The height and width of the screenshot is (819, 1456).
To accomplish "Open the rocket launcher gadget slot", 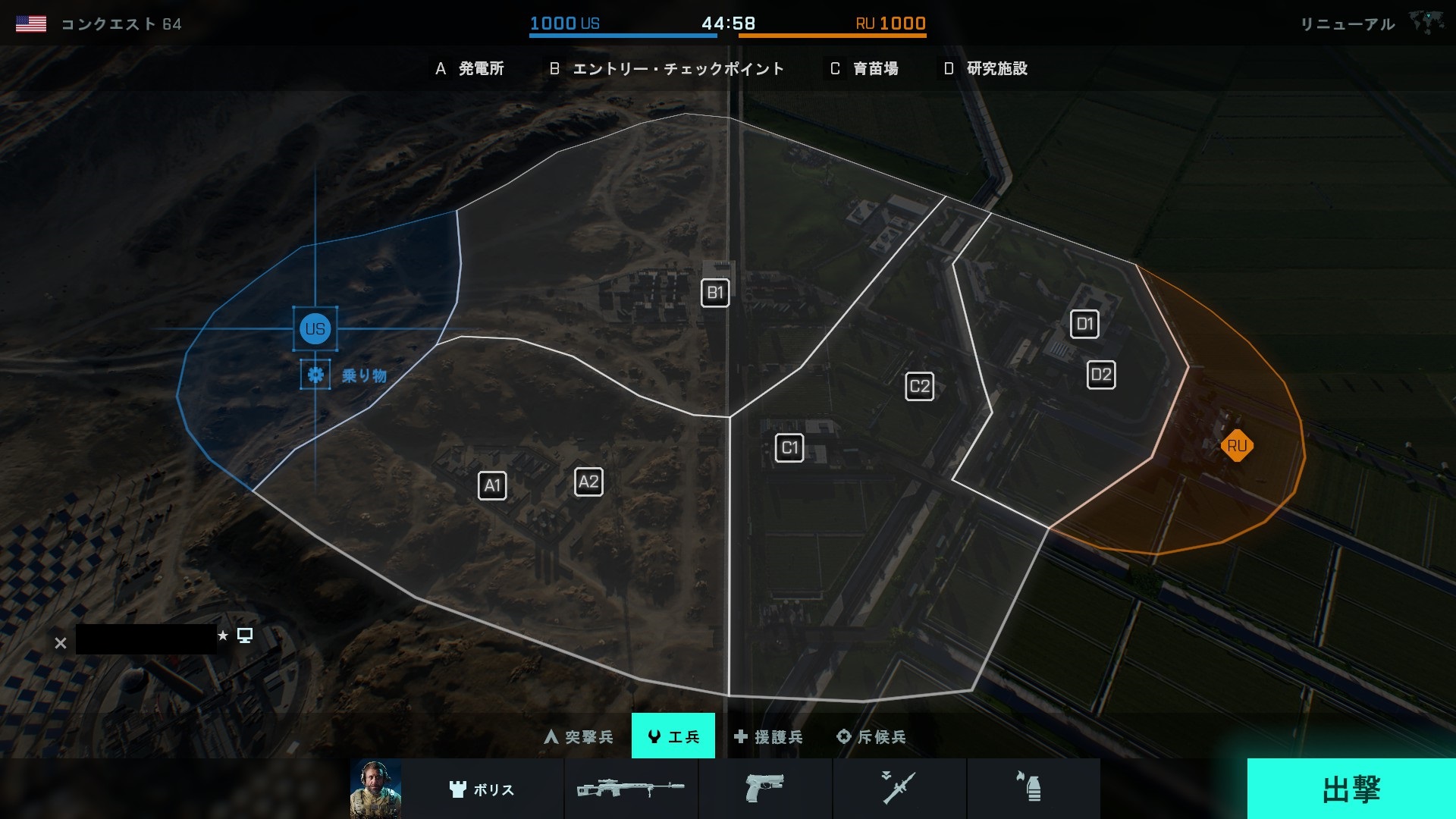I will click(x=899, y=789).
